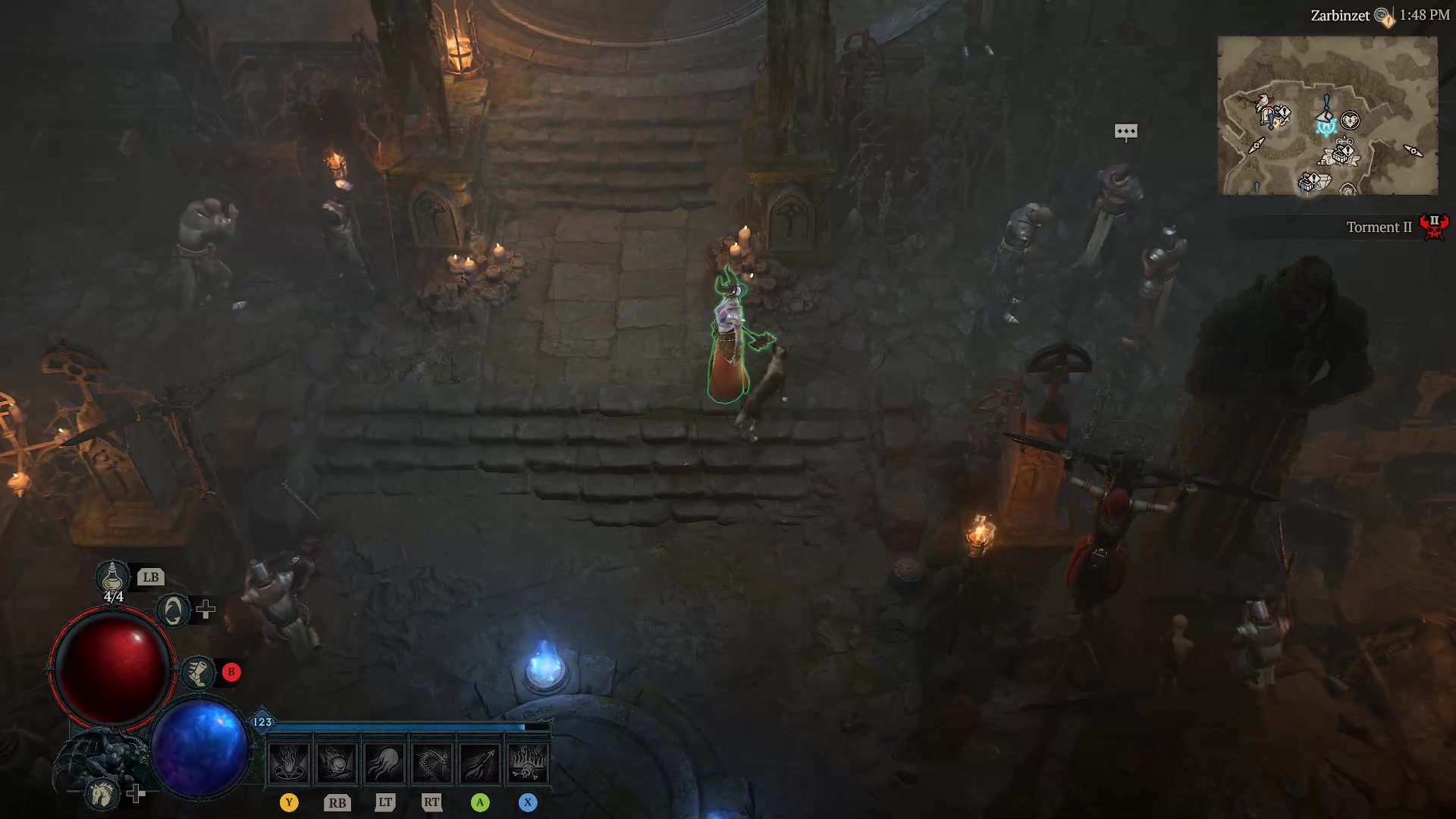Viewport: 1456px width, 819px height.
Task: Select the cyan waypoint marker on the minimap
Action: pyautogui.click(x=1327, y=127)
